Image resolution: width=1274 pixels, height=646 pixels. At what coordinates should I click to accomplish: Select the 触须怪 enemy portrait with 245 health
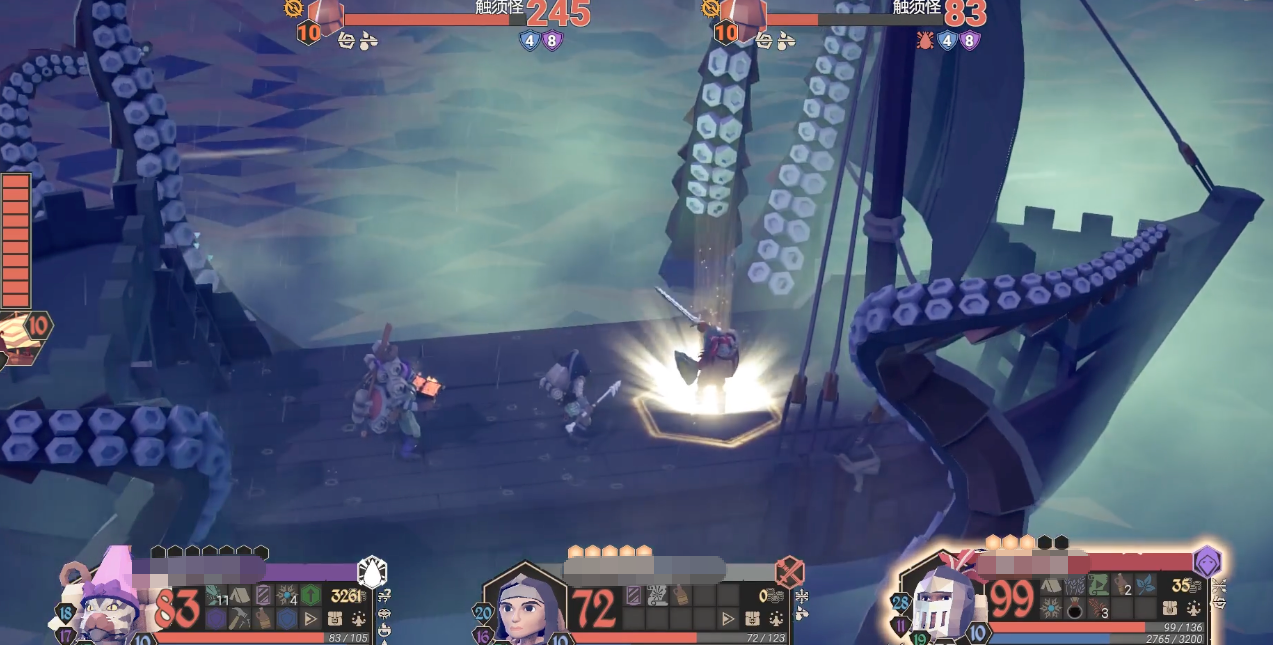pyautogui.click(x=324, y=16)
